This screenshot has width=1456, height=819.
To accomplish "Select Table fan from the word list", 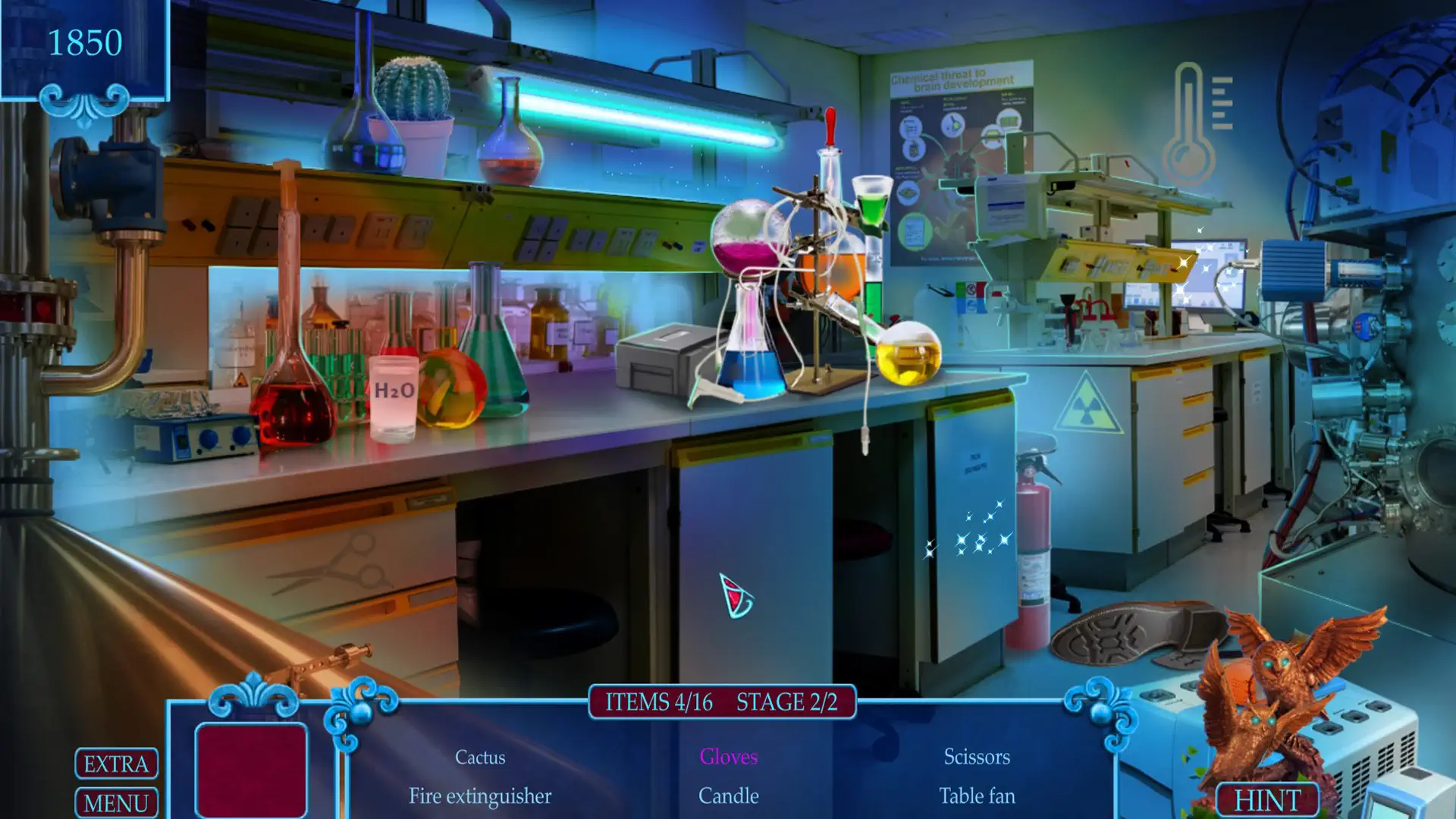I will click(x=977, y=797).
